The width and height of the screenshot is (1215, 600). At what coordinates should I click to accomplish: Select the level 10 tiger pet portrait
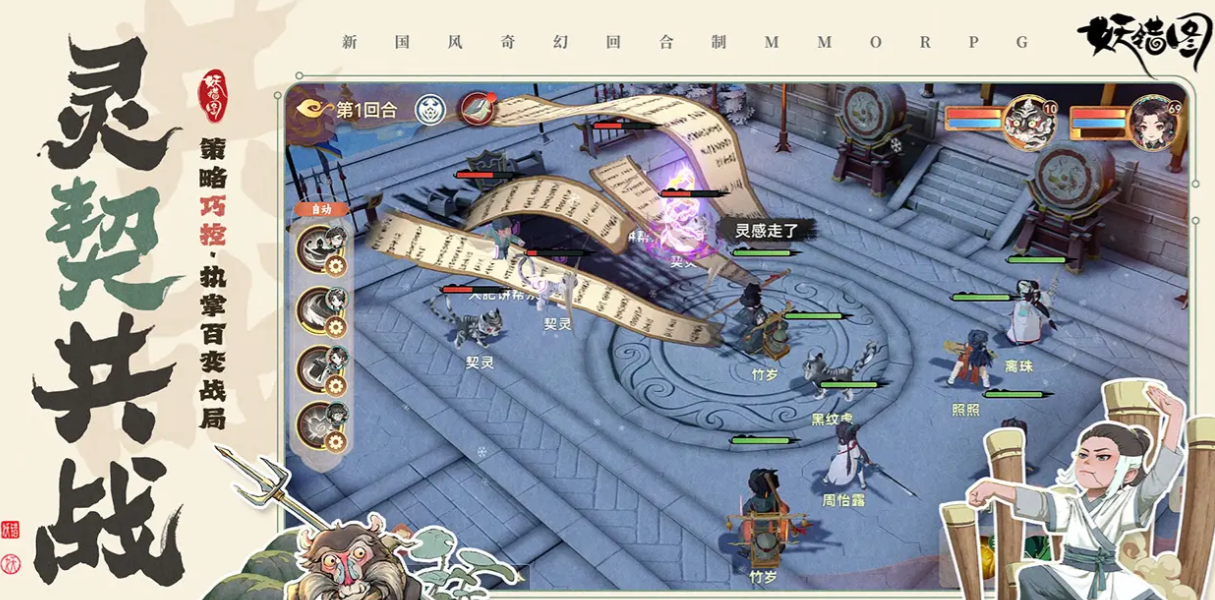[1029, 122]
